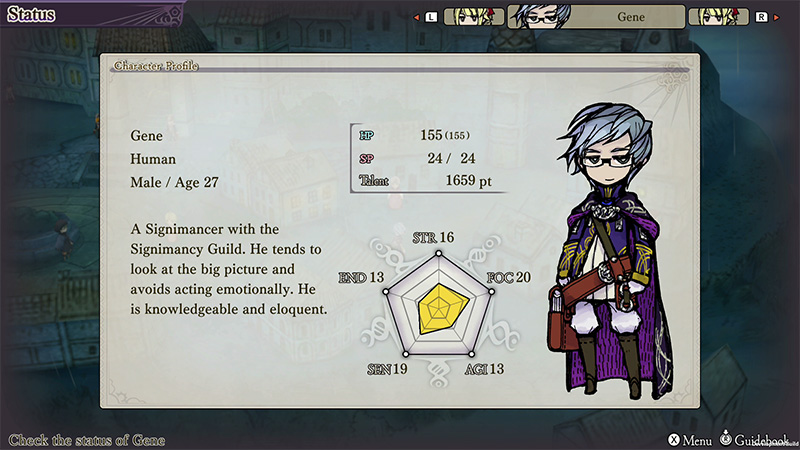The width and height of the screenshot is (800, 450).
Task: Switch to the next character portrait tab
Action: click(718, 17)
